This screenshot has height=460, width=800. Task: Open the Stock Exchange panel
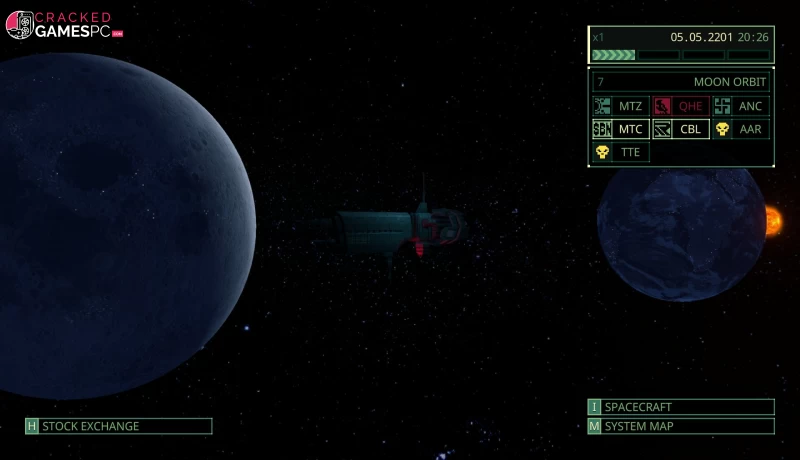119,426
